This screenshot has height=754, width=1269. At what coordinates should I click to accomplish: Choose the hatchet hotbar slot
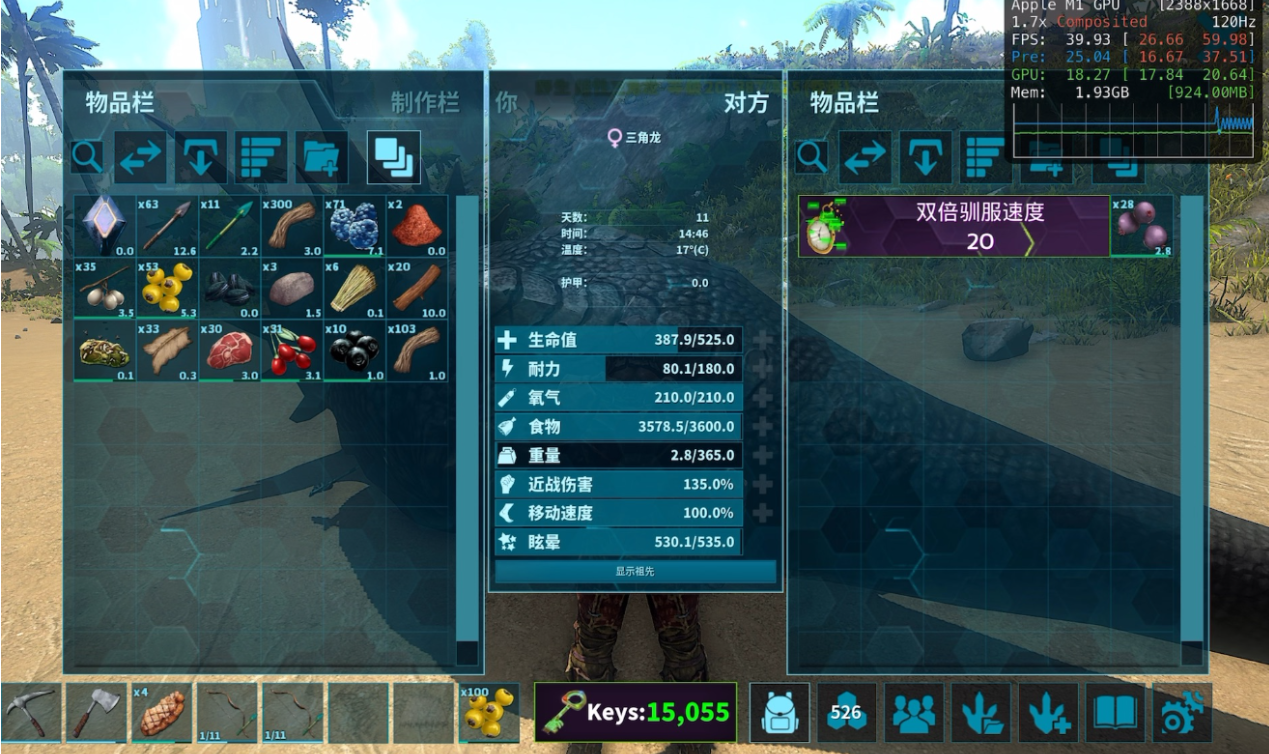(x=96, y=713)
